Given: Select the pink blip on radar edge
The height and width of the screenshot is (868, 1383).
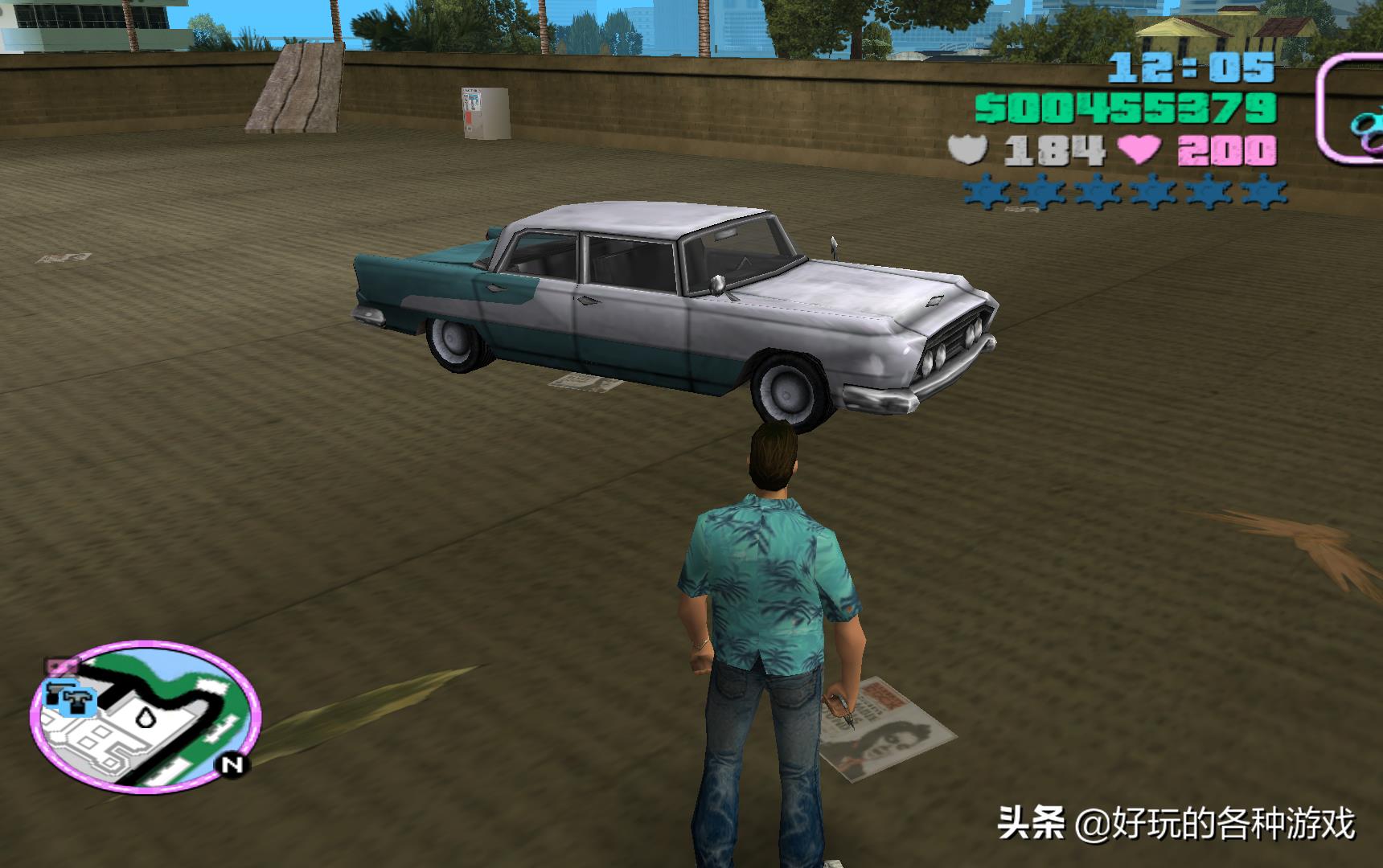Looking at the screenshot, I should (x=61, y=665).
